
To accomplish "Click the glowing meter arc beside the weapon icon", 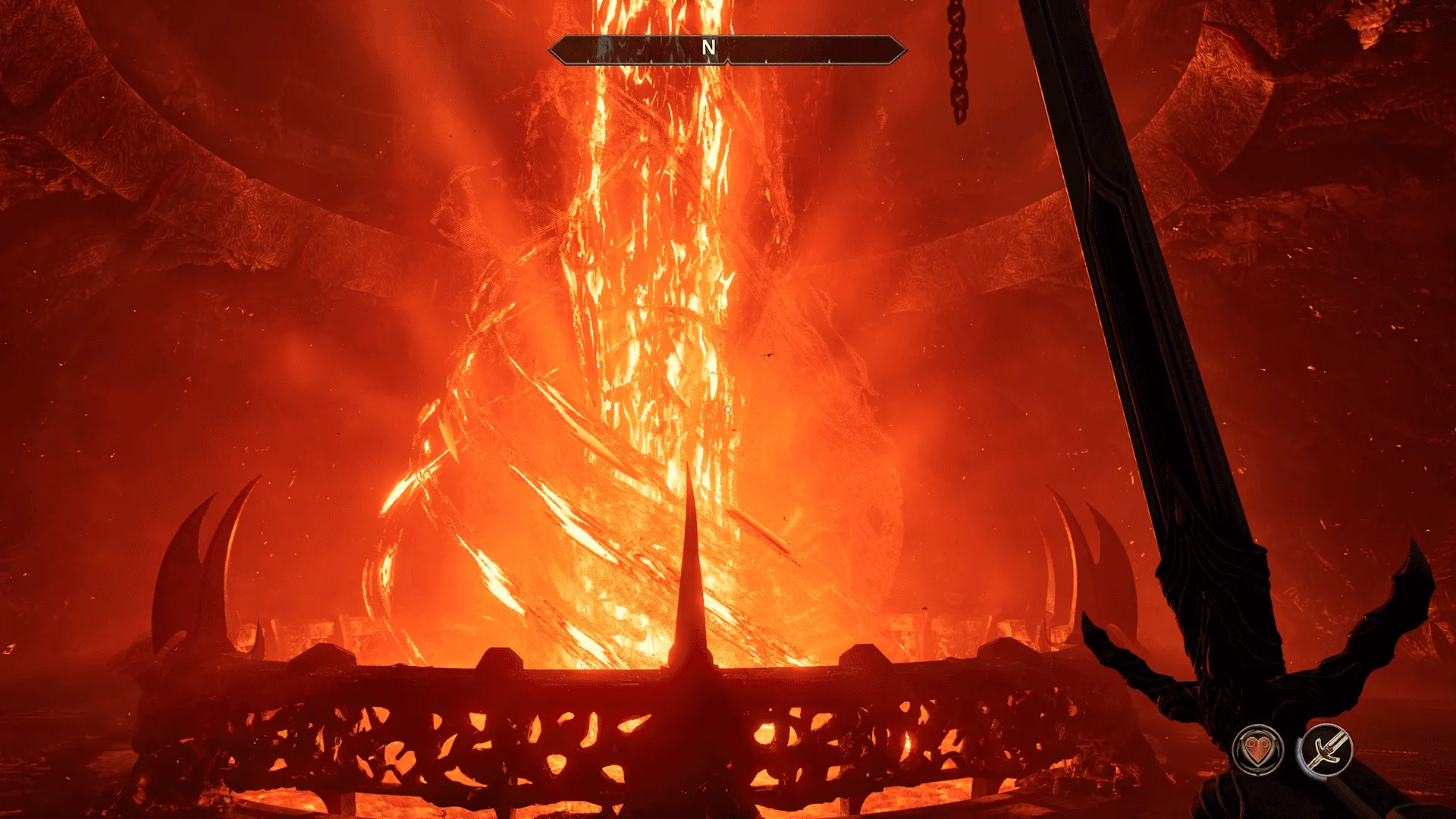I will (1298, 752).
